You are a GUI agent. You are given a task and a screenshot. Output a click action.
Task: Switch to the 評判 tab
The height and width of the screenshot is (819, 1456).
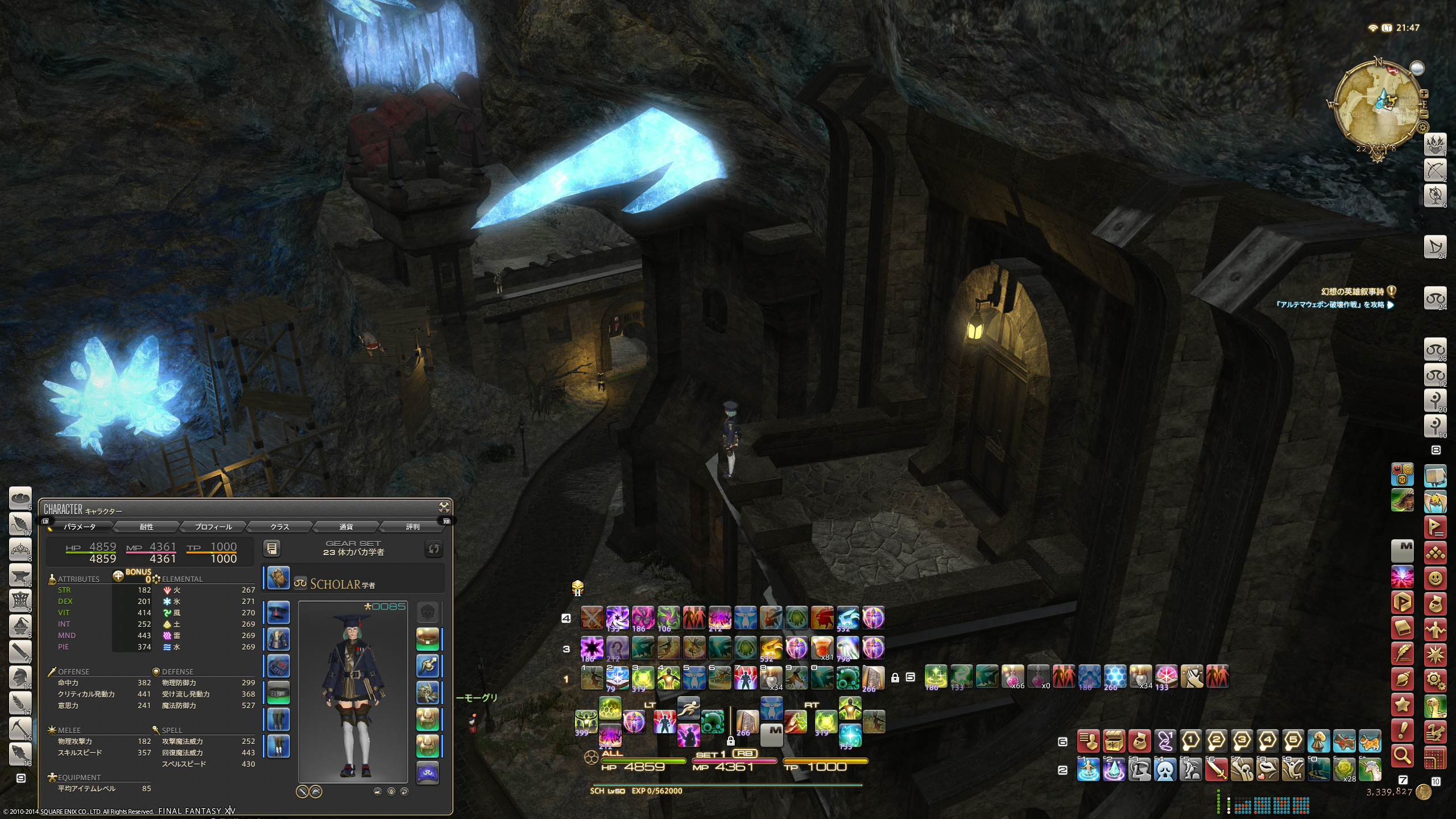point(412,527)
